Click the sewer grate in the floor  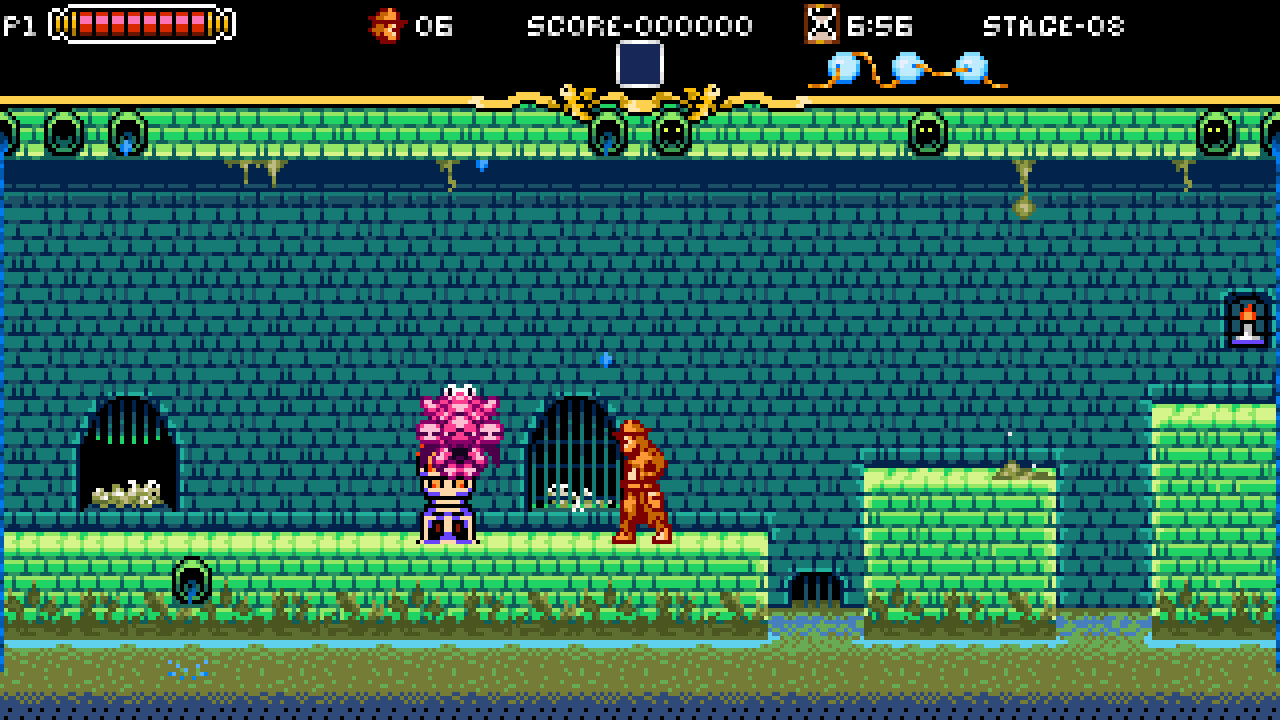pyautogui.click(x=818, y=586)
